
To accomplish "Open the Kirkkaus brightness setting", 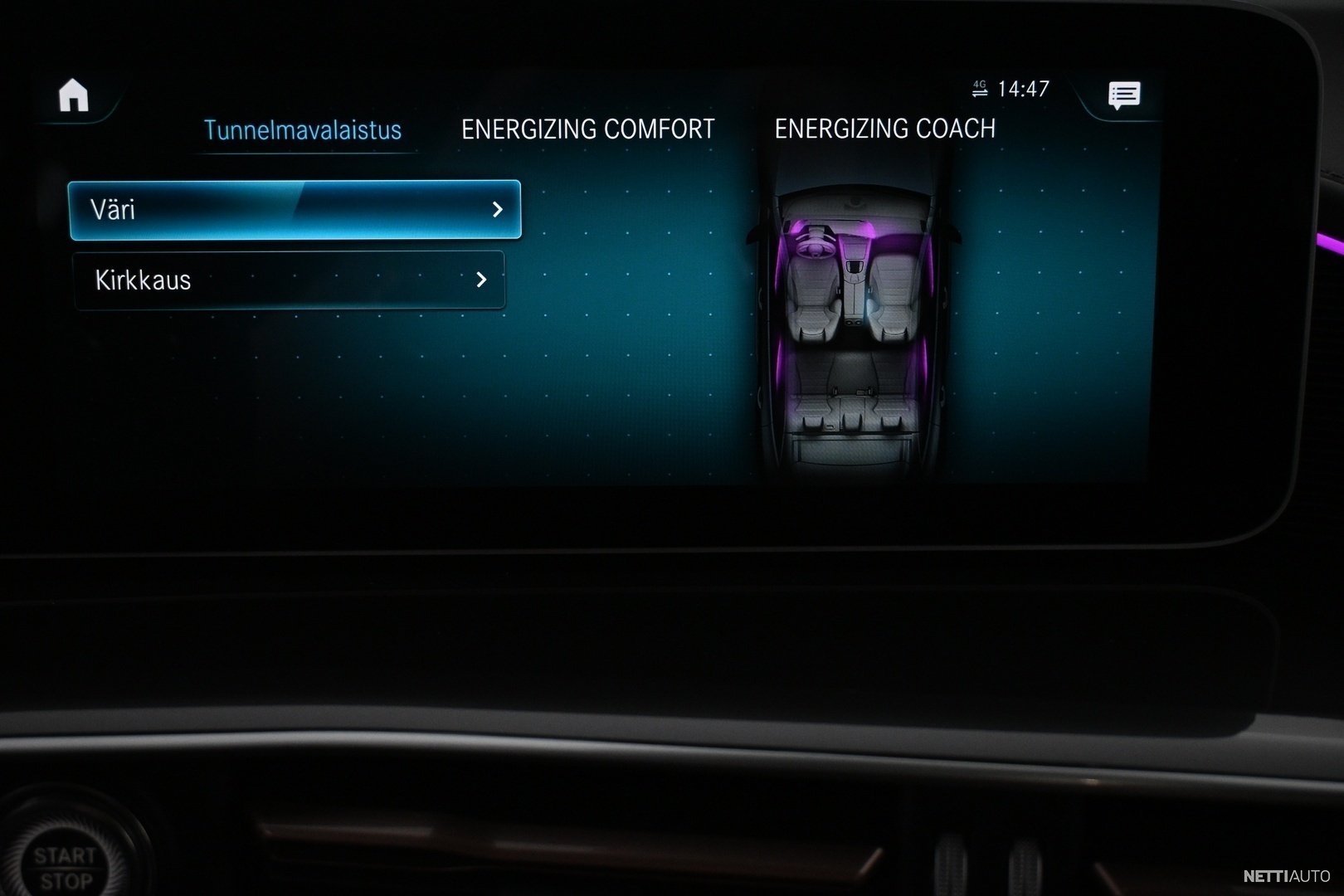I will point(289,280).
